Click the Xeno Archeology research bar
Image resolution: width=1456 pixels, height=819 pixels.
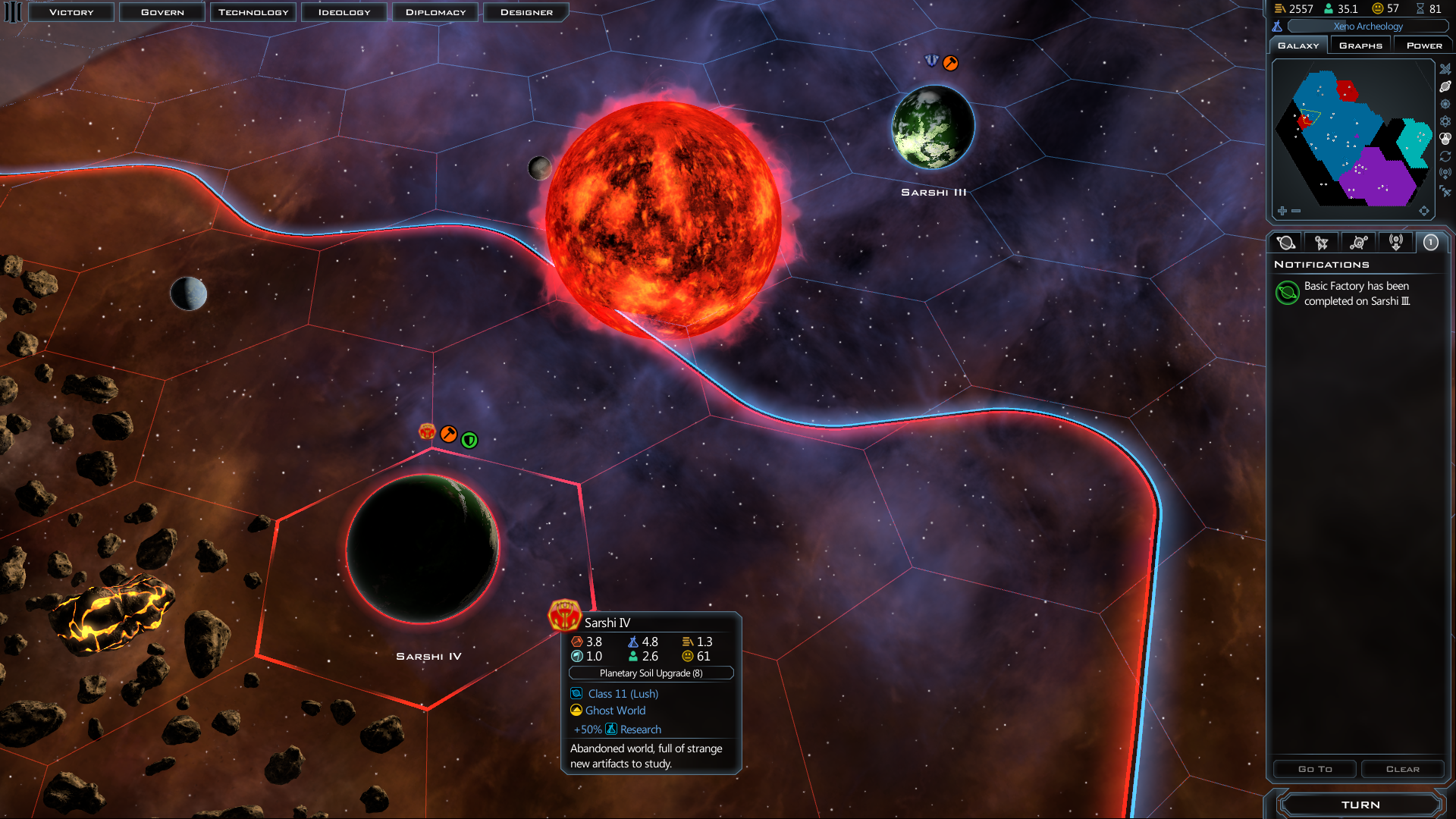tap(1368, 27)
